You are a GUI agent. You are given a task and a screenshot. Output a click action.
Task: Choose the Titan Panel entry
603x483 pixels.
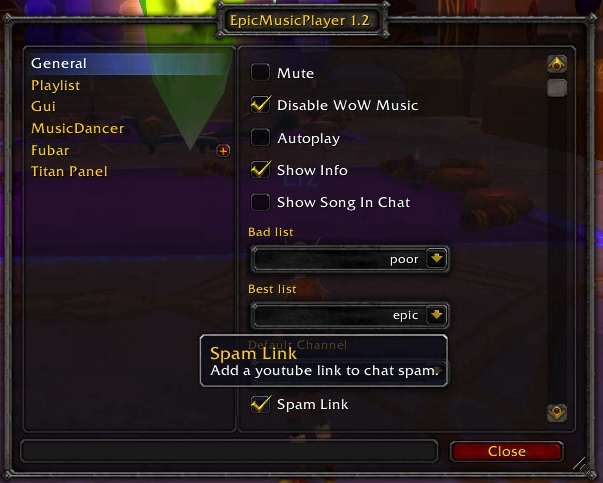[x=69, y=171]
